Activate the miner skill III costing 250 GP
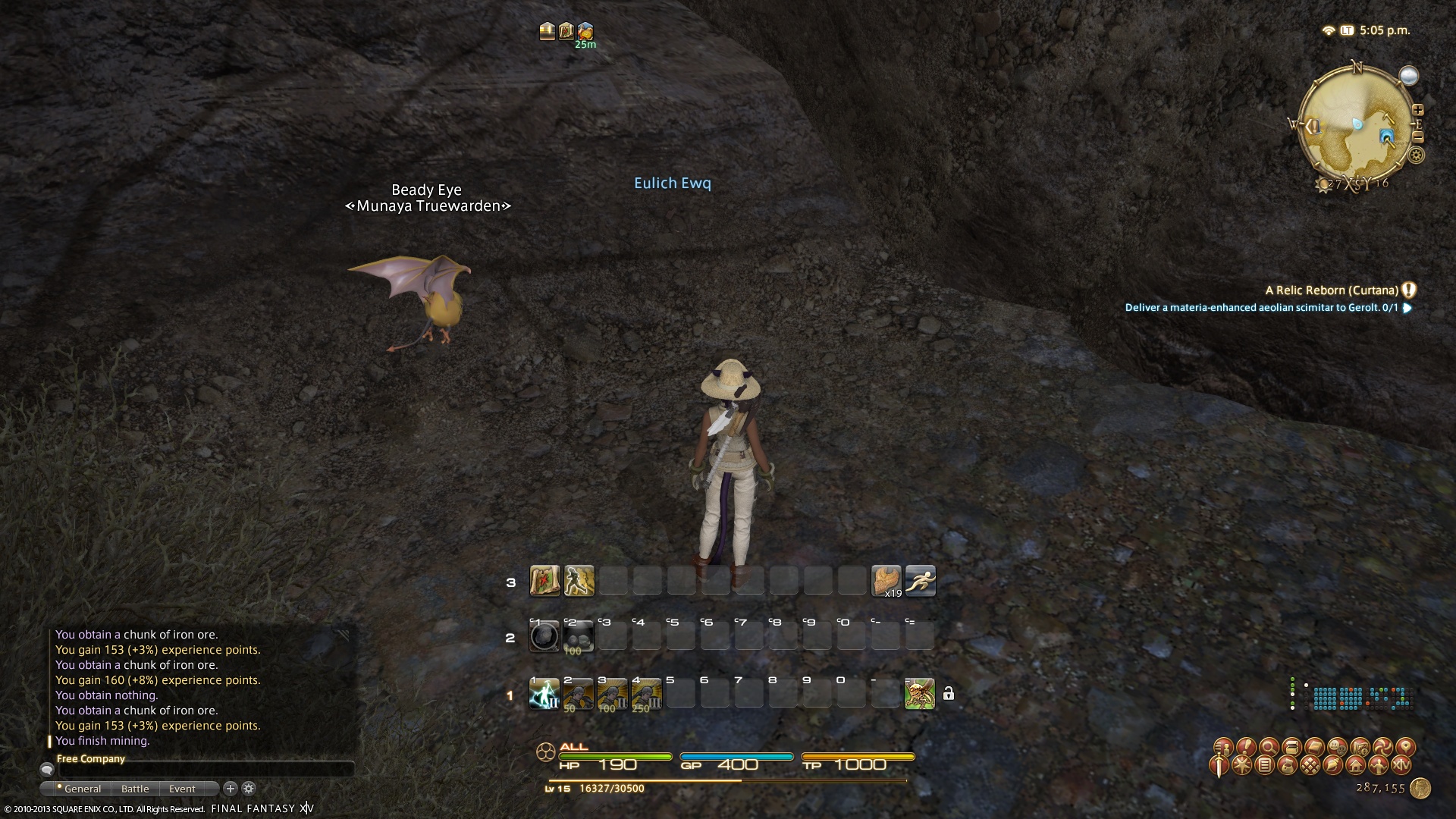The image size is (1456, 819). point(646,693)
